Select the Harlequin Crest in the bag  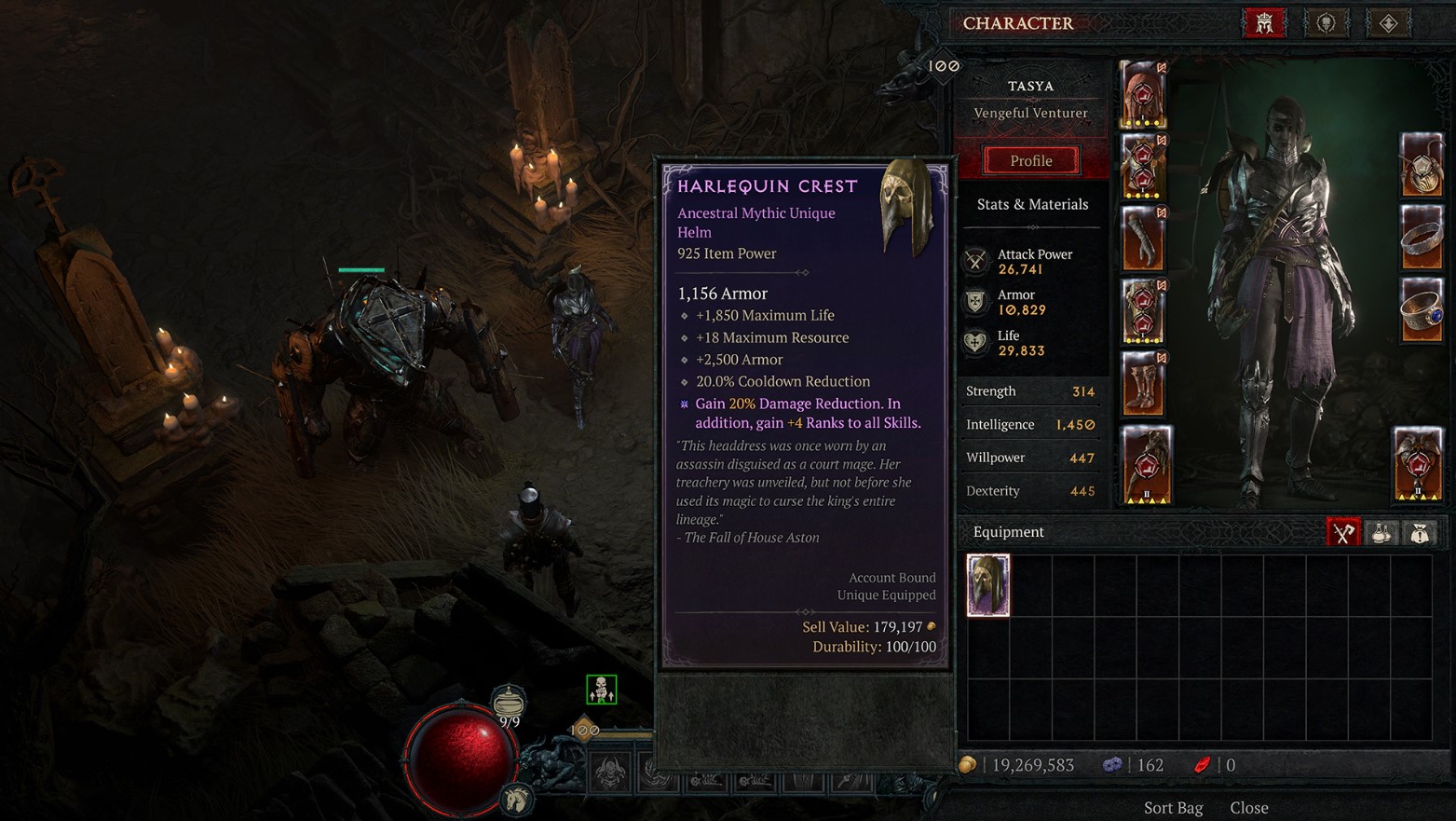tap(988, 585)
